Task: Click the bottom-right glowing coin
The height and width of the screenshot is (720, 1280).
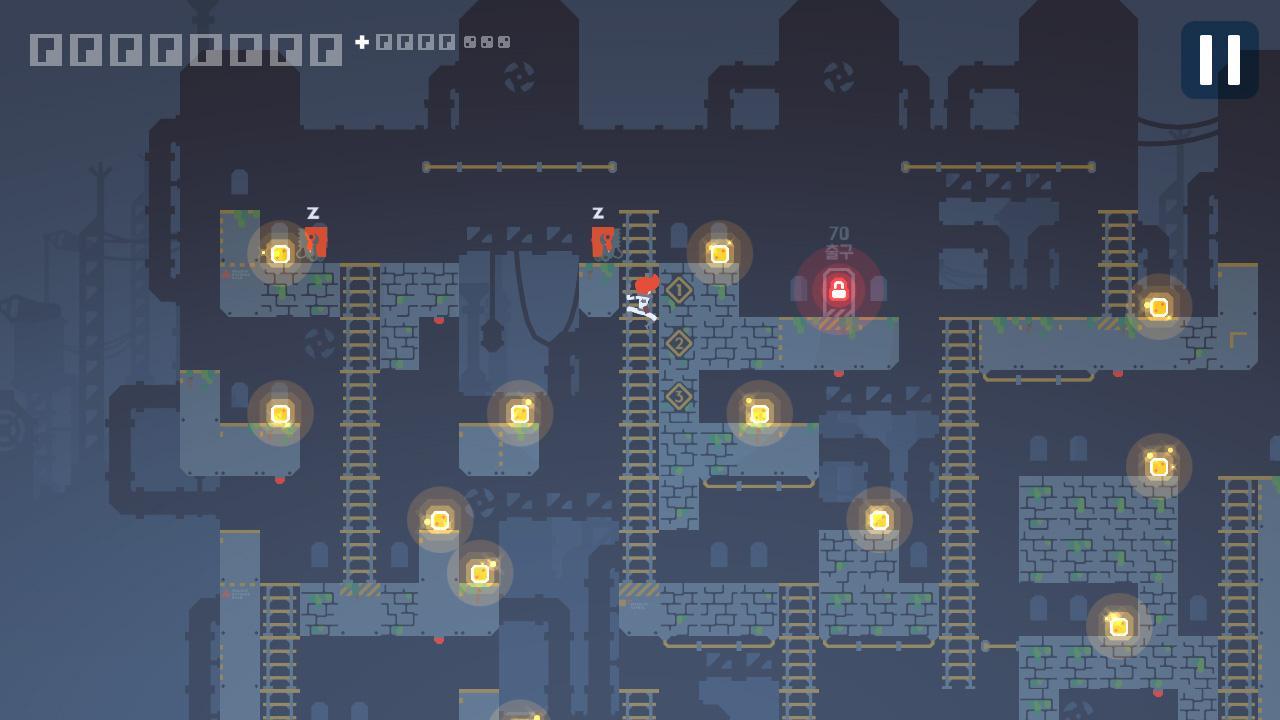Action: coord(1117,627)
